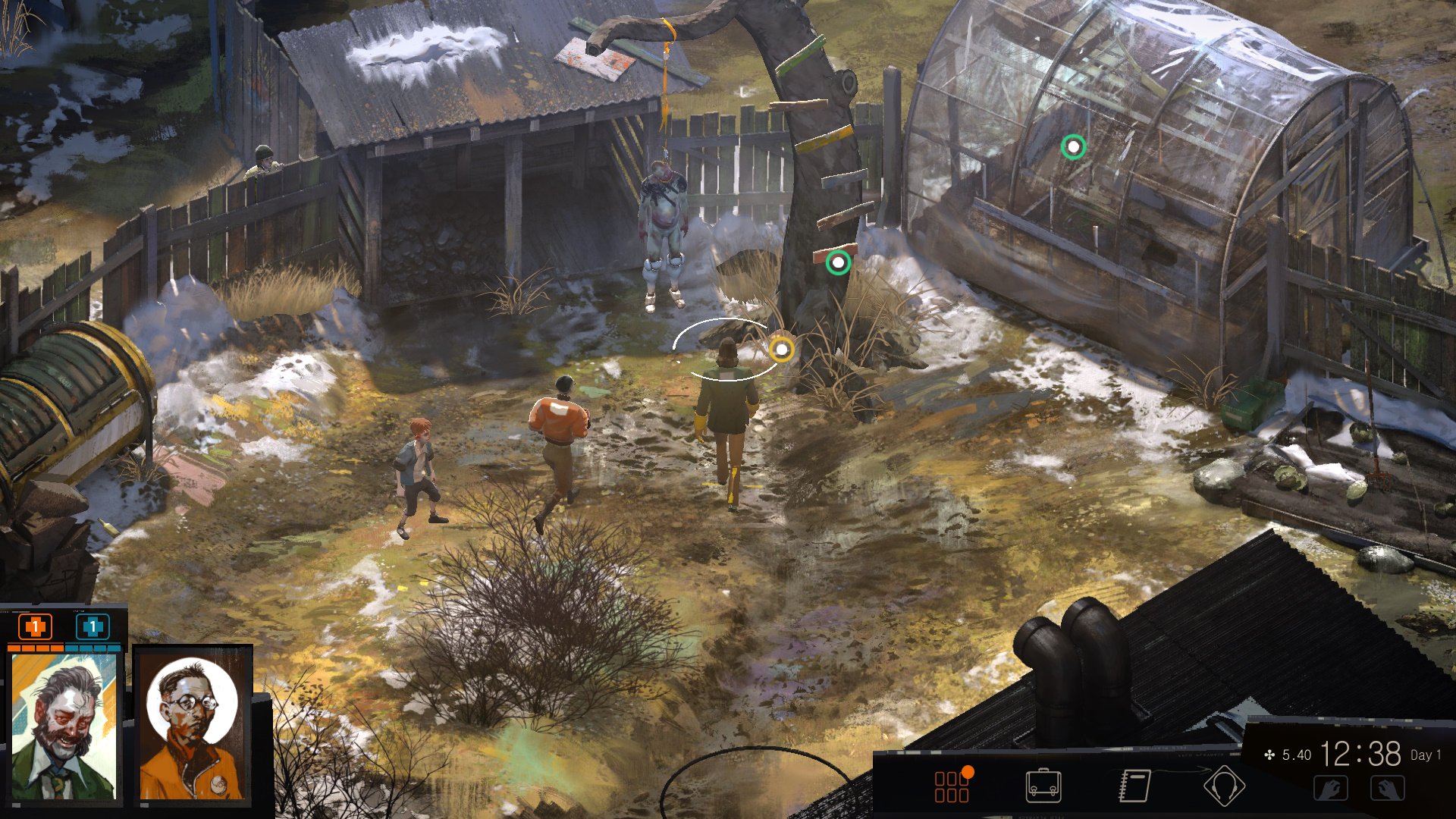The image size is (1456, 819).
Task: Select the left hand item slot
Action: click(1331, 789)
